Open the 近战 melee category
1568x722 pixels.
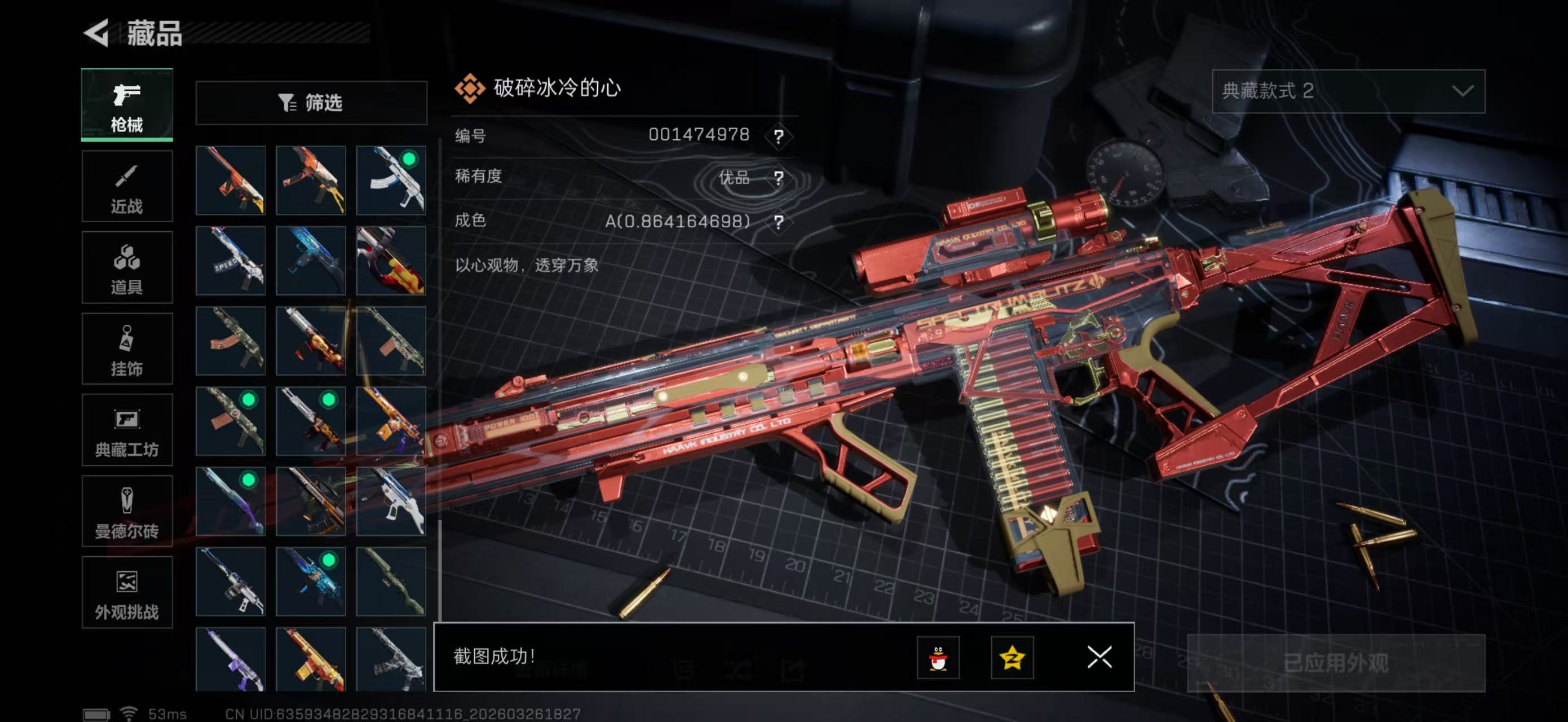pyautogui.click(x=127, y=186)
